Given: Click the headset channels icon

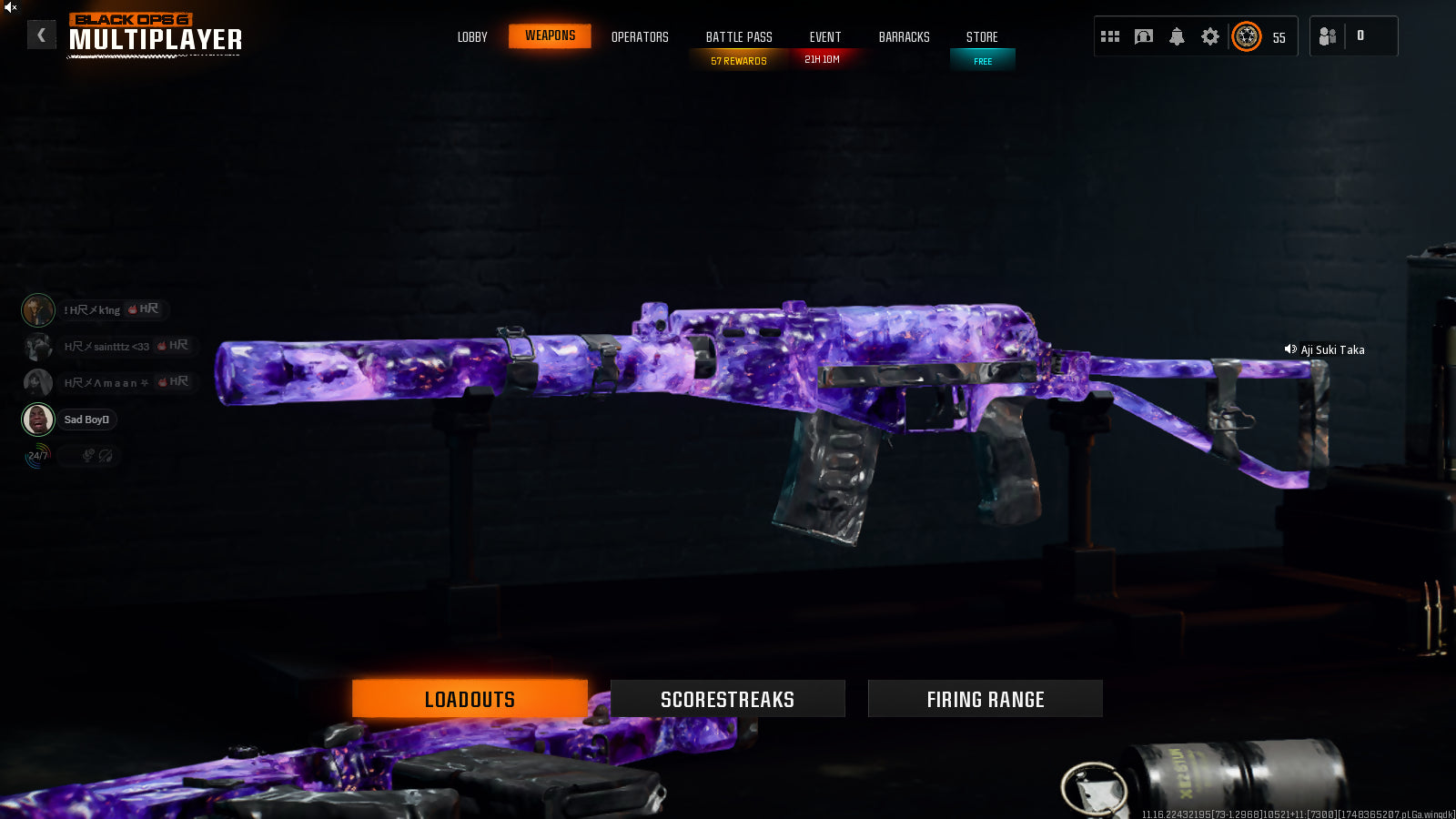Looking at the screenshot, I should [1144, 36].
